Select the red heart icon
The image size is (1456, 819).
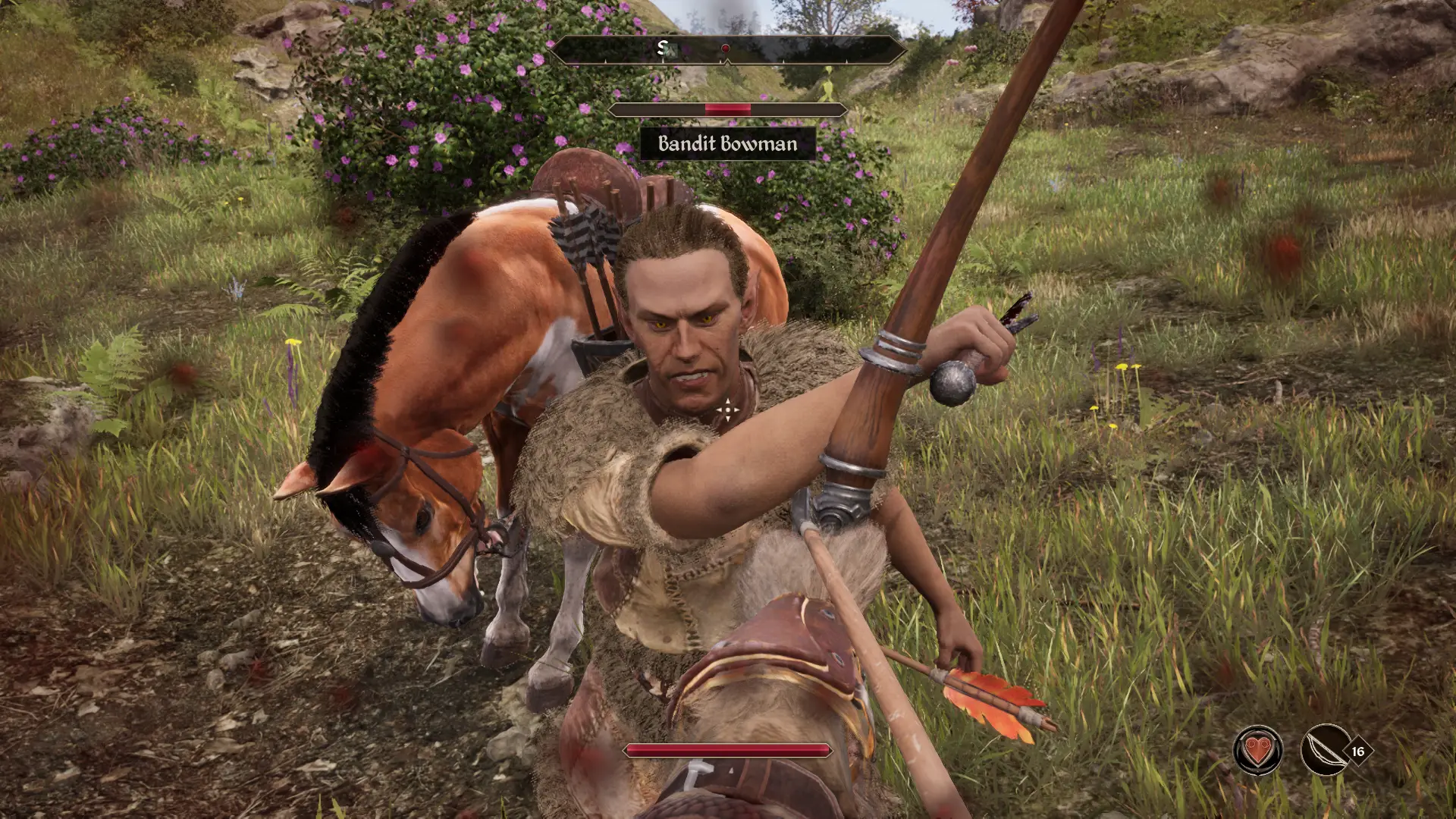click(1258, 751)
